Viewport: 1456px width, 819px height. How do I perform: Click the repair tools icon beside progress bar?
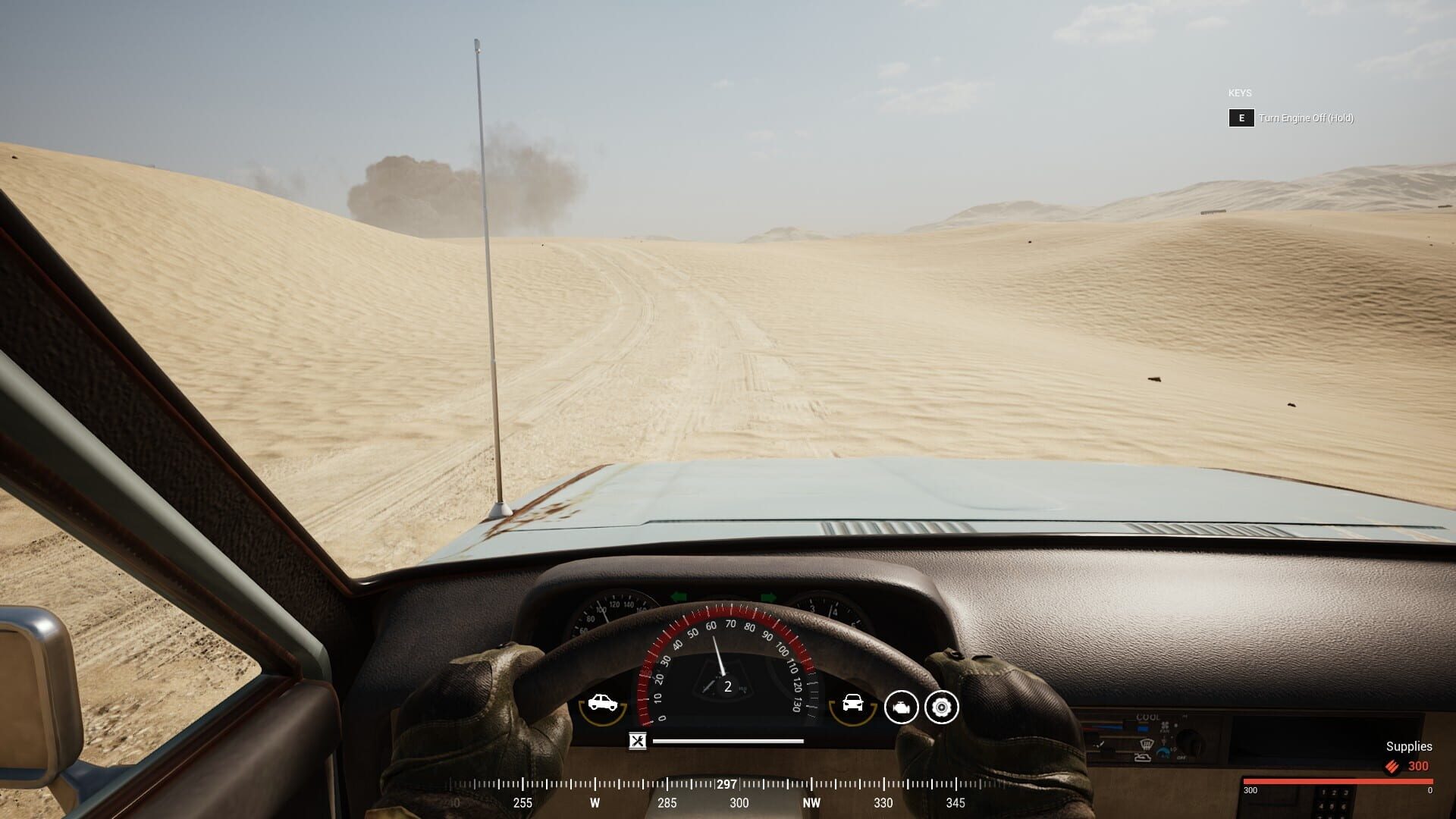636,741
